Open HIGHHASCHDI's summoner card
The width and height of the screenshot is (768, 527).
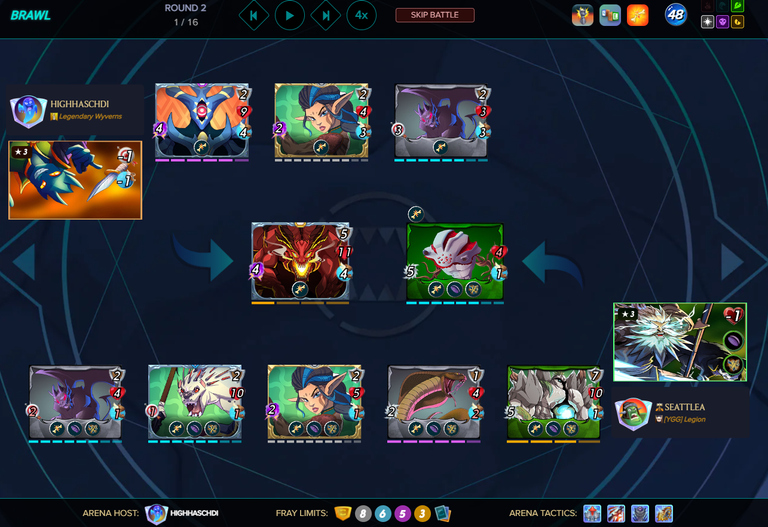[x=75, y=179]
